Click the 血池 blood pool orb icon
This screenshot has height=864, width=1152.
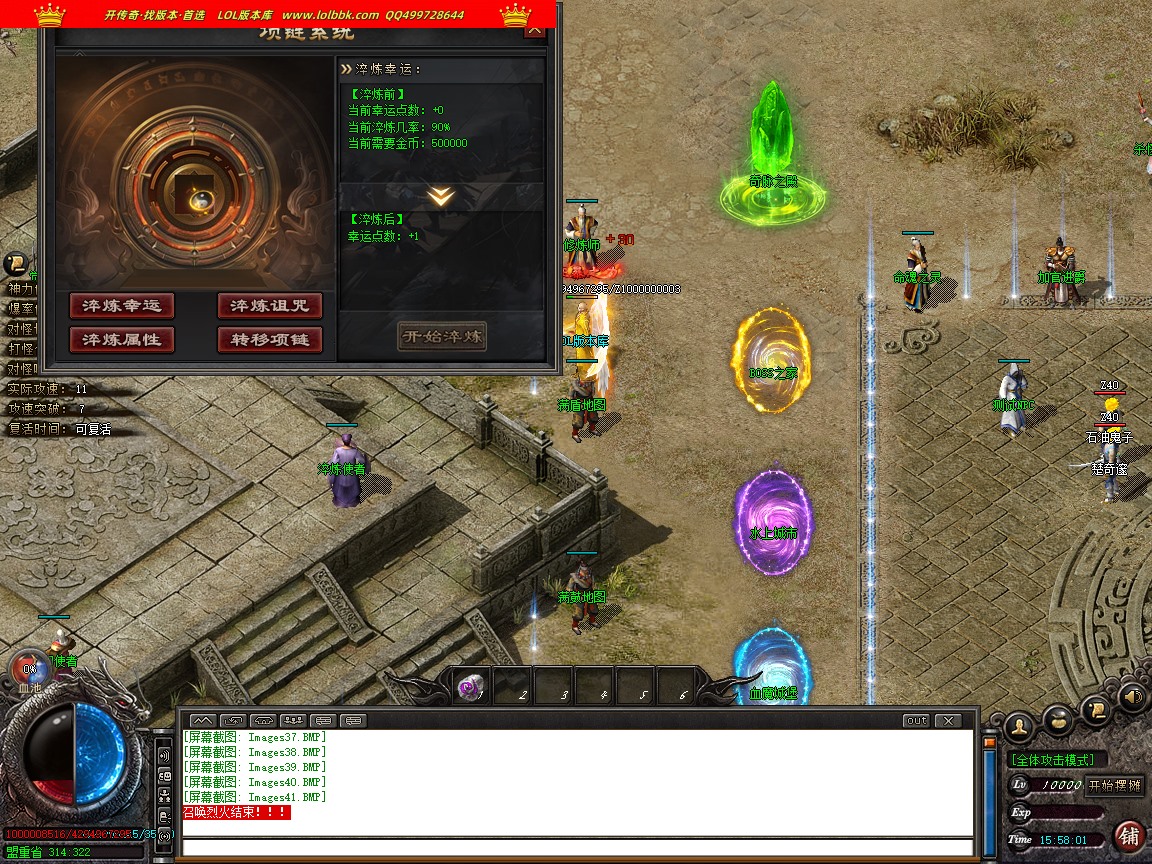(30, 670)
